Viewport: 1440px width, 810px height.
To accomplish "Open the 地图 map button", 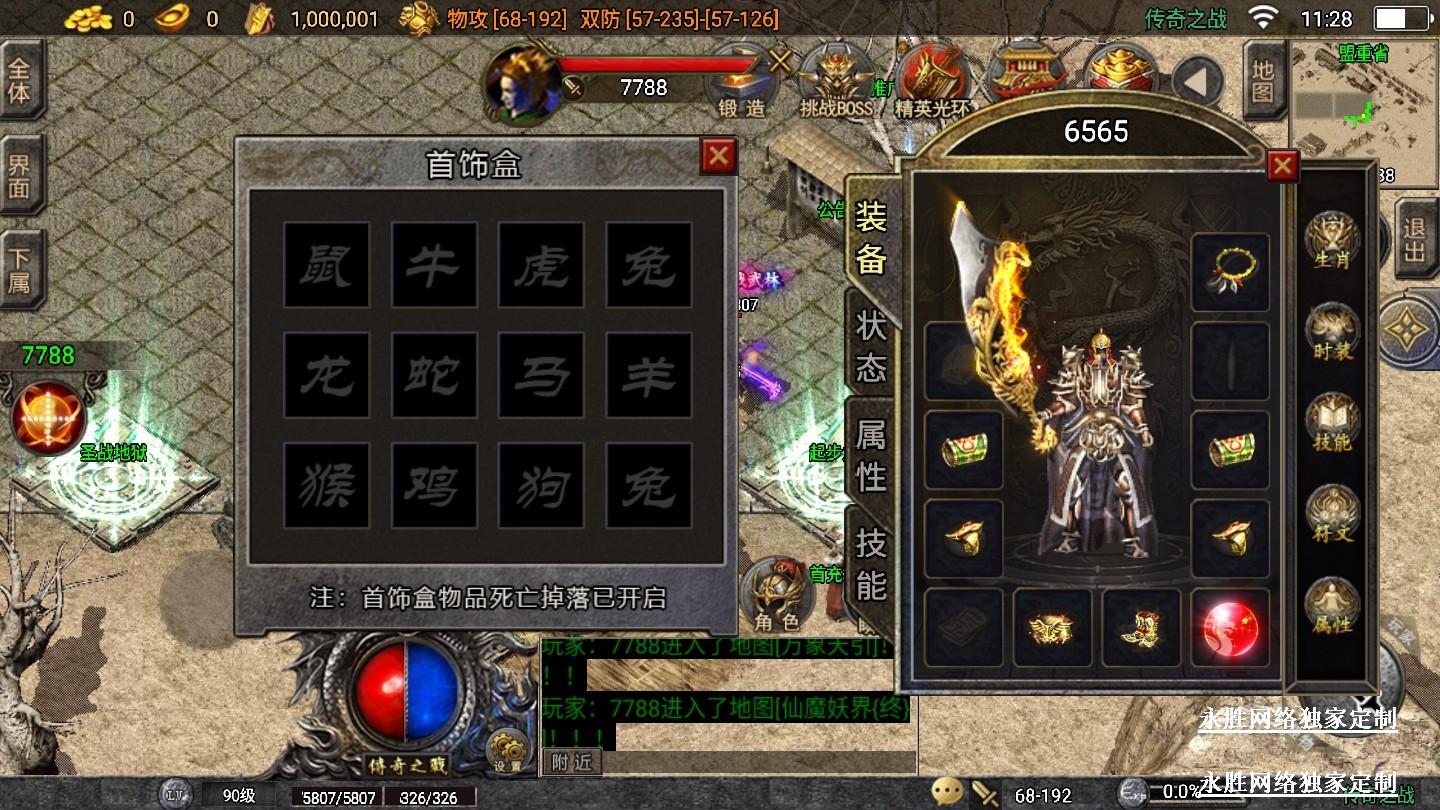I will 1264,82.
